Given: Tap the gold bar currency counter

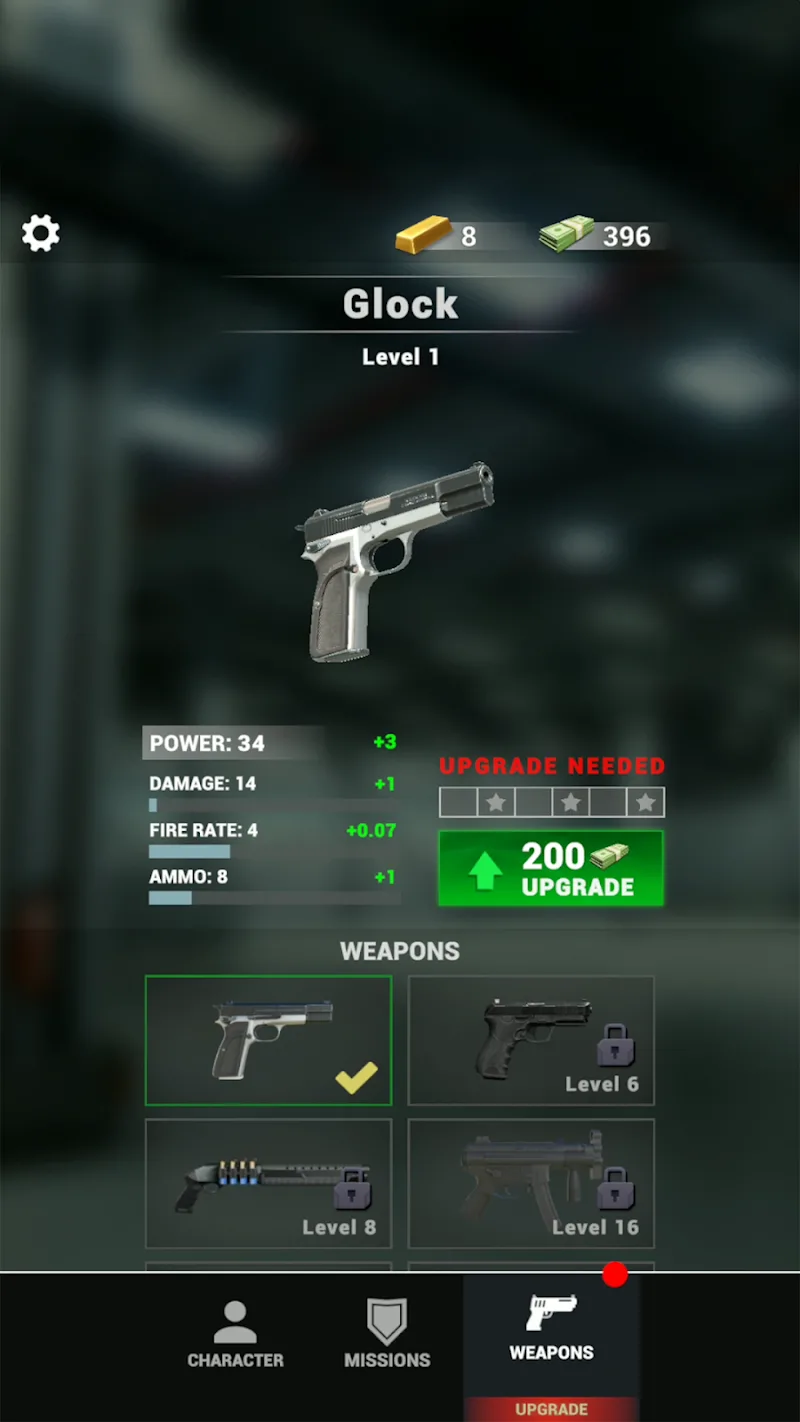Looking at the screenshot, I should tap(438, 236).
